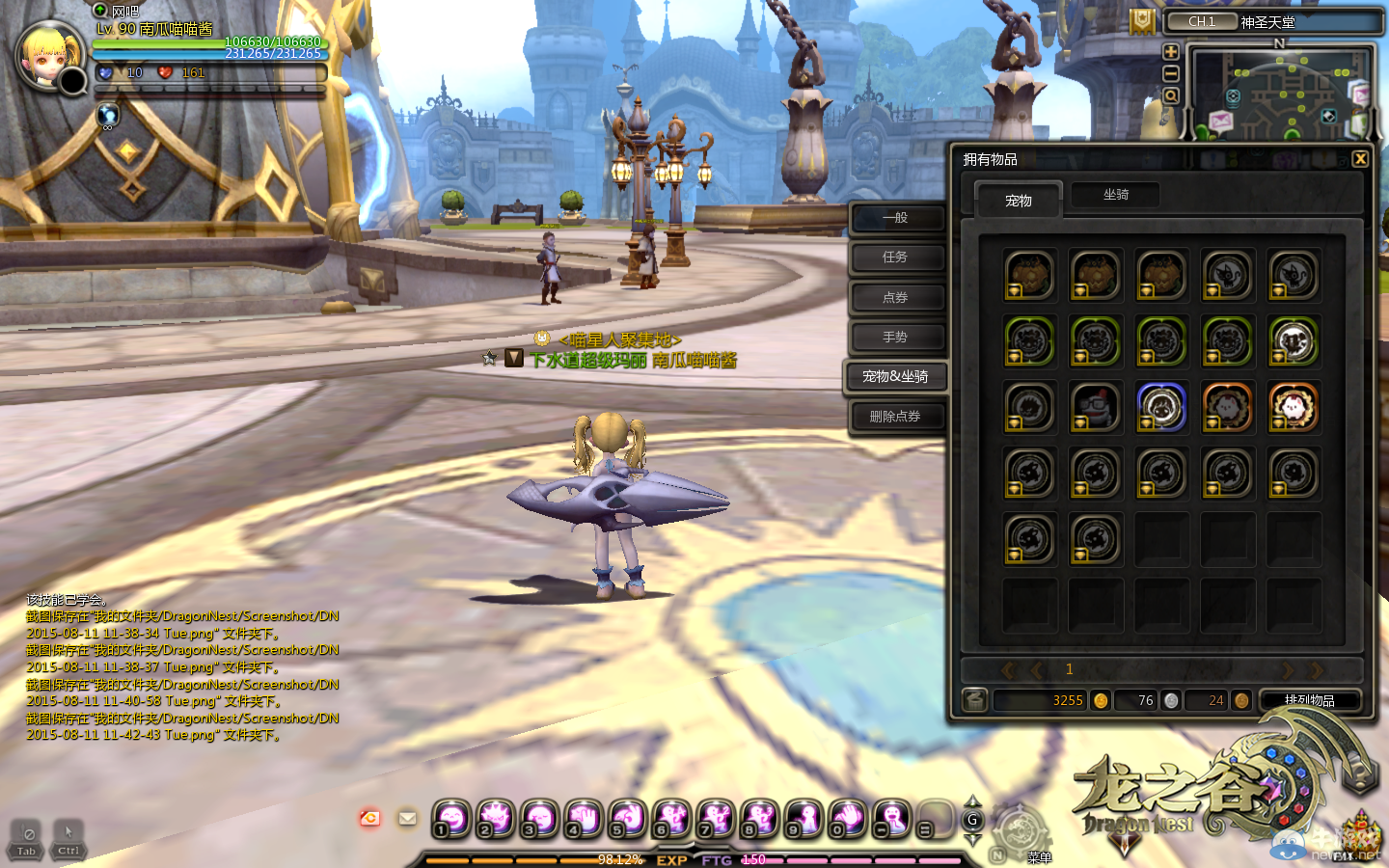Image resolution: width=1389 pixels, height=868 pixels.
Task: Click the 排列物品 sort items button
Action: click(1309, 700)
